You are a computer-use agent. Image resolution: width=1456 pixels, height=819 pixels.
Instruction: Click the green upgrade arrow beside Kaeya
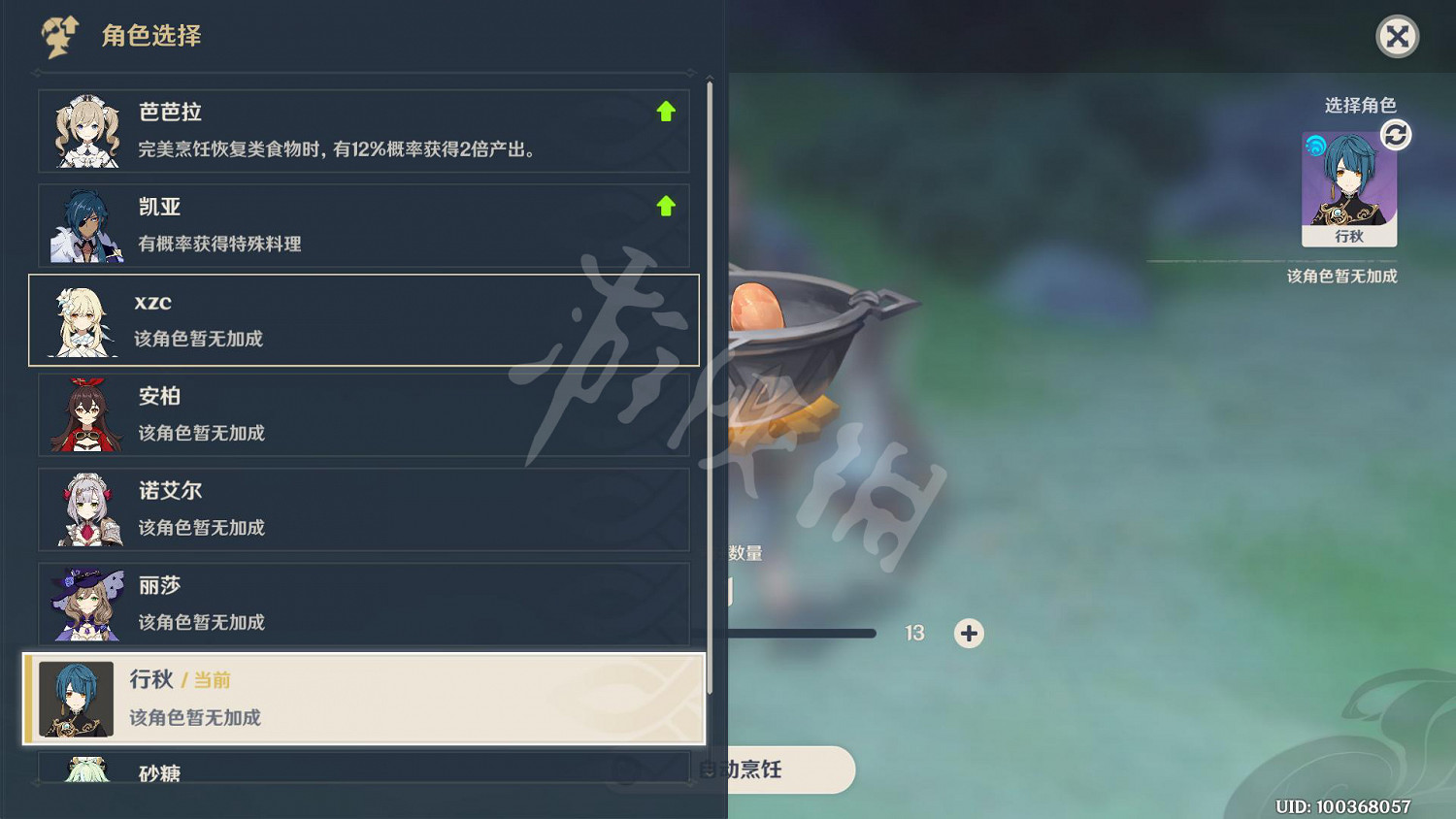667,206
